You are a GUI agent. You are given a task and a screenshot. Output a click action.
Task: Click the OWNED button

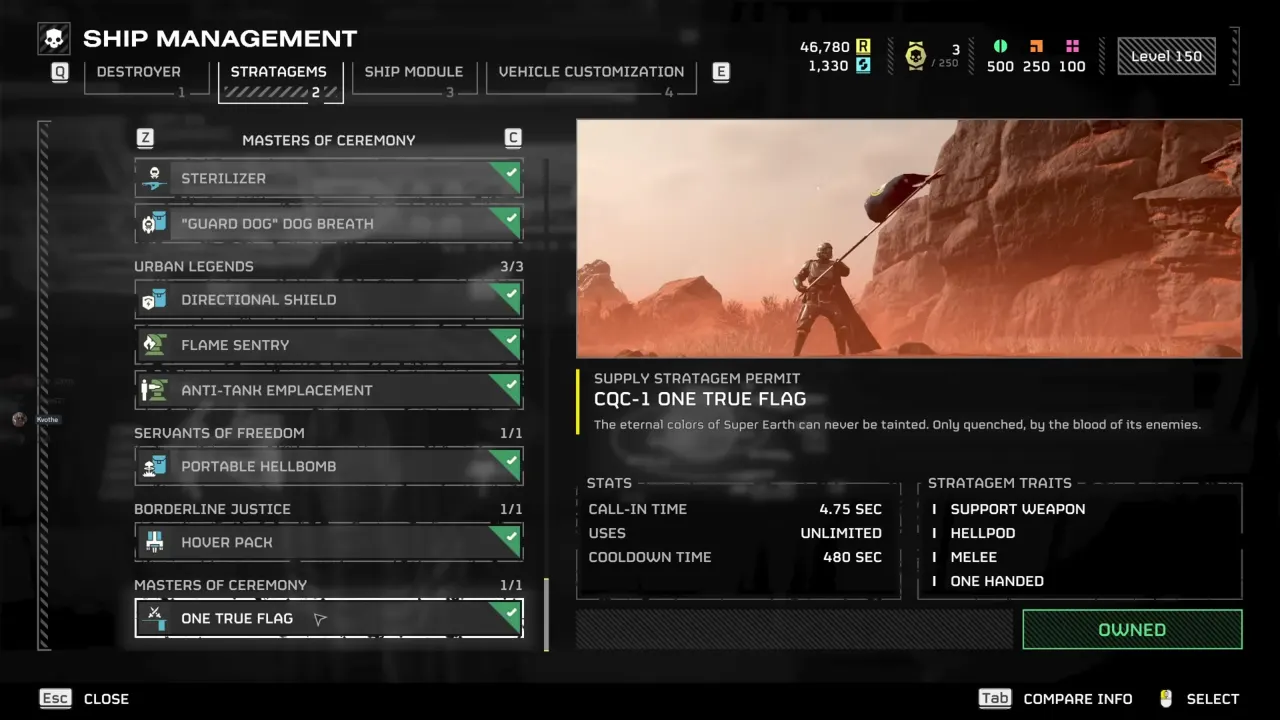(x=1132, y=629)
